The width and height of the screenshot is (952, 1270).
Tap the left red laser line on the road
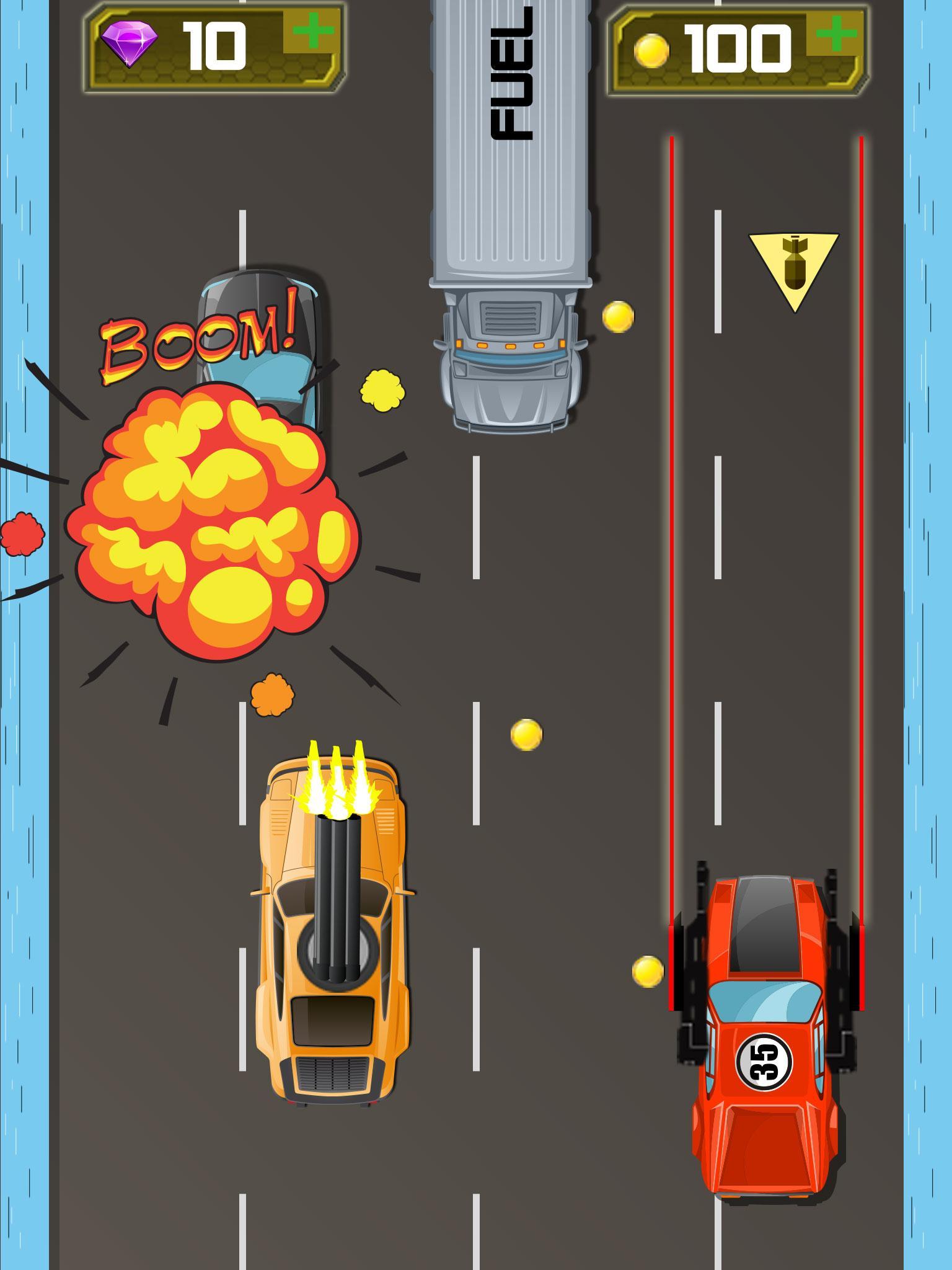(x=673, y=496)
